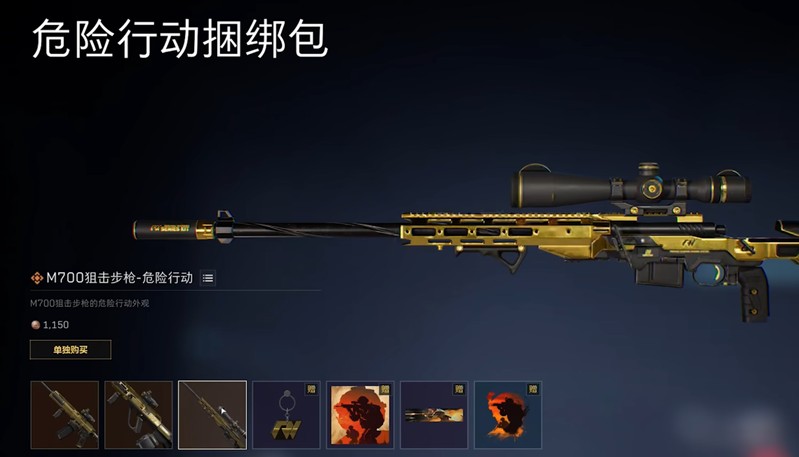The height and width of the screenshot is (457, 799).
Task: Select the sniper silhouette avatar gift item
Action: (360, 414)
